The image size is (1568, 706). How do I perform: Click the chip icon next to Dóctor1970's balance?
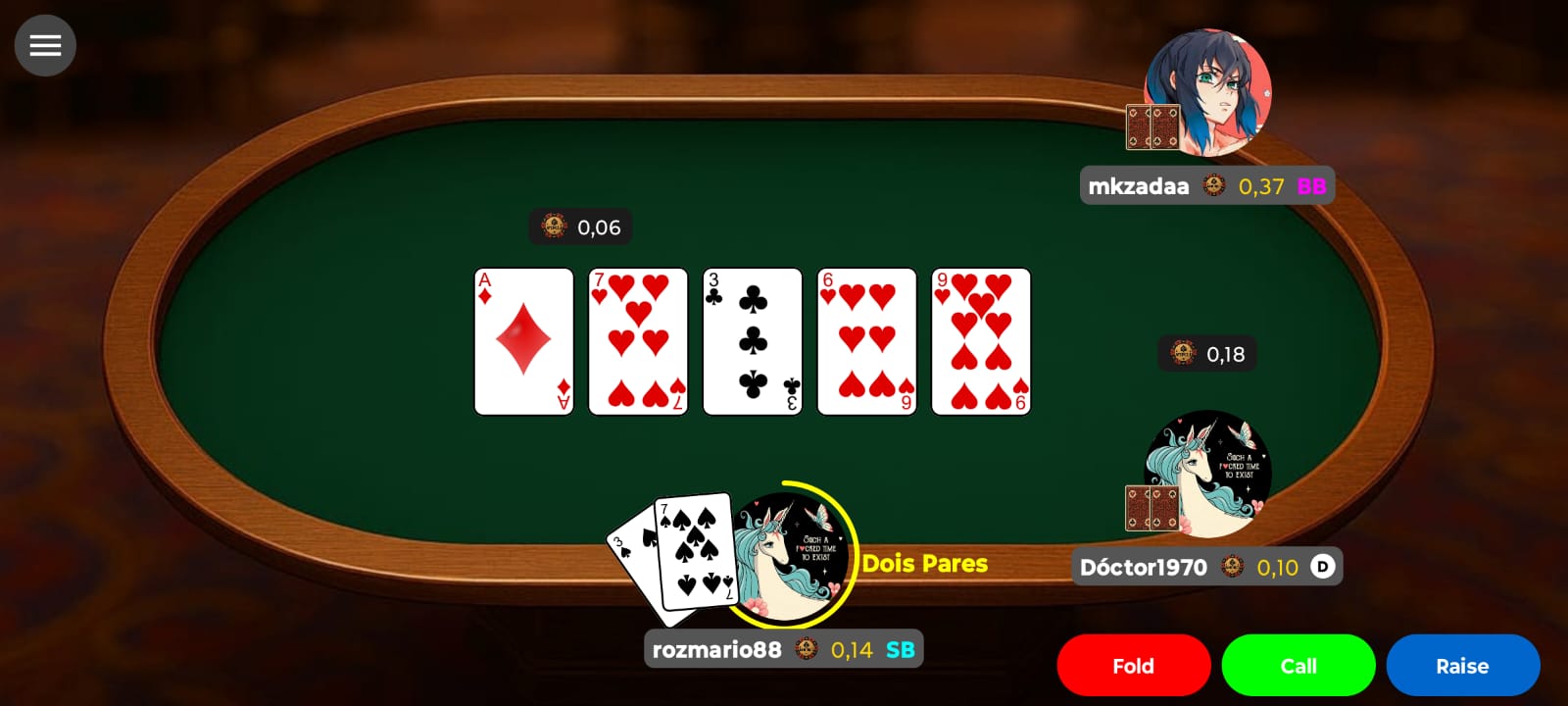point(1231,567)
